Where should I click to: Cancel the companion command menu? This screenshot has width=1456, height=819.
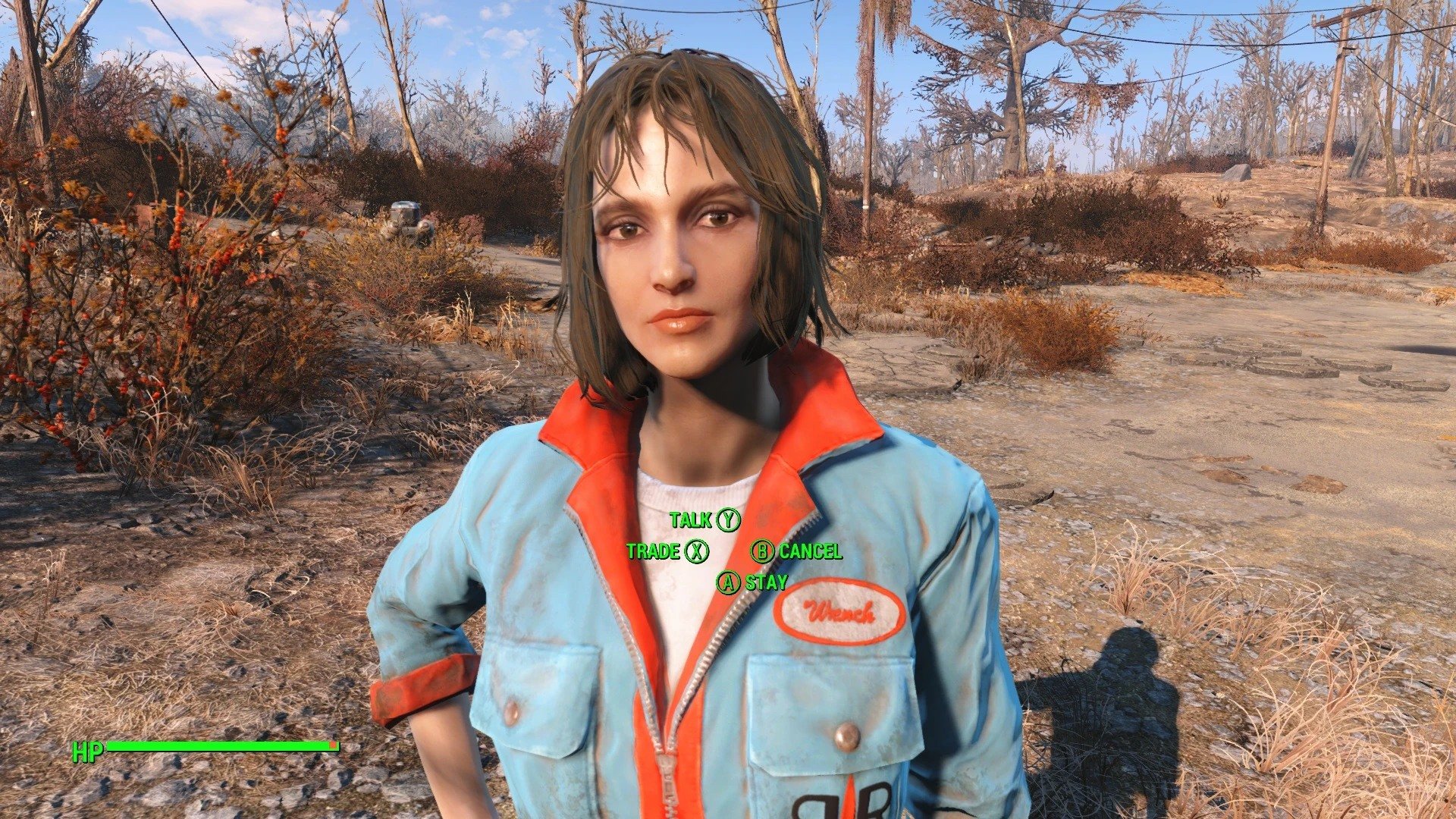pyautogui.click(x=796, y=551)
